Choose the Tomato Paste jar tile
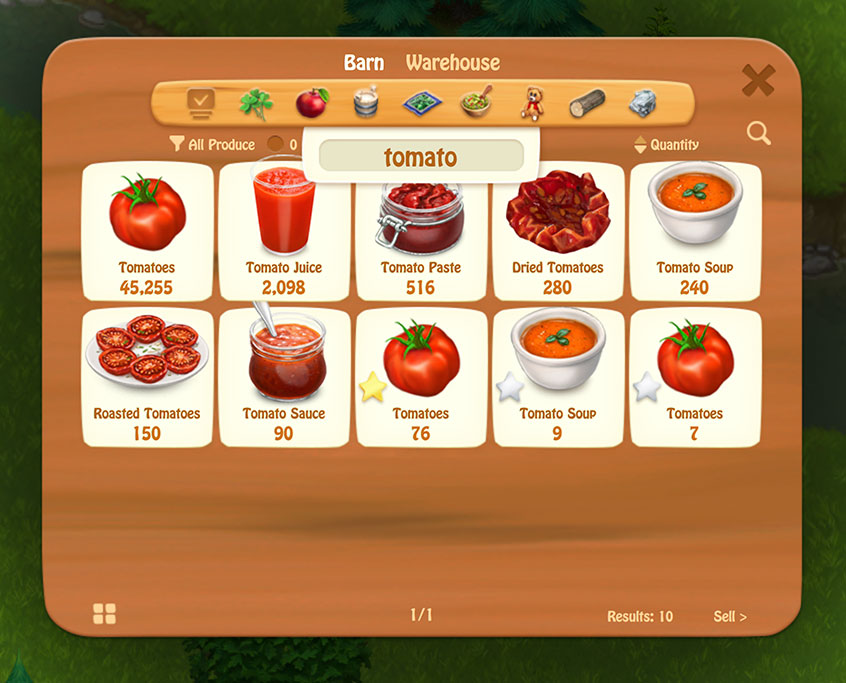The image size is (846, 683). 420,232
